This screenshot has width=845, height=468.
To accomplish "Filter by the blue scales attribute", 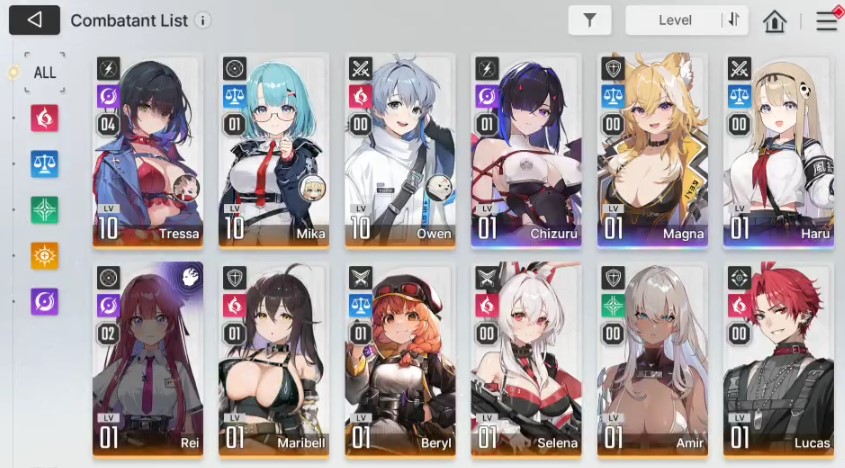I will tap(44, 164).
